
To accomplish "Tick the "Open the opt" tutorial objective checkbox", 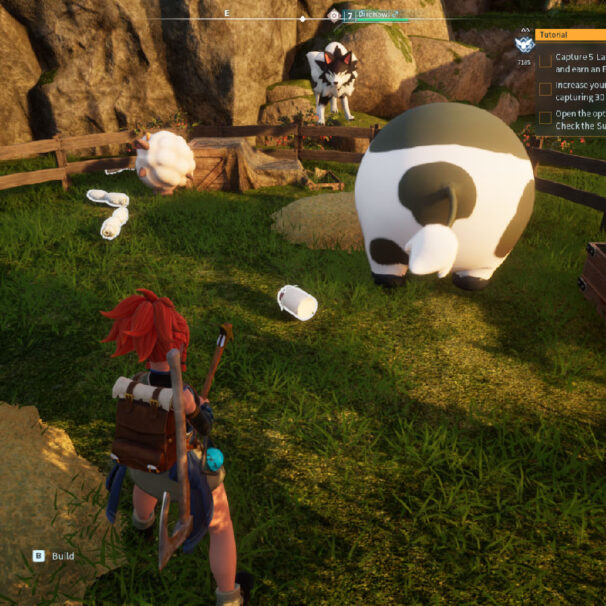I will click(x=546, y=117).
